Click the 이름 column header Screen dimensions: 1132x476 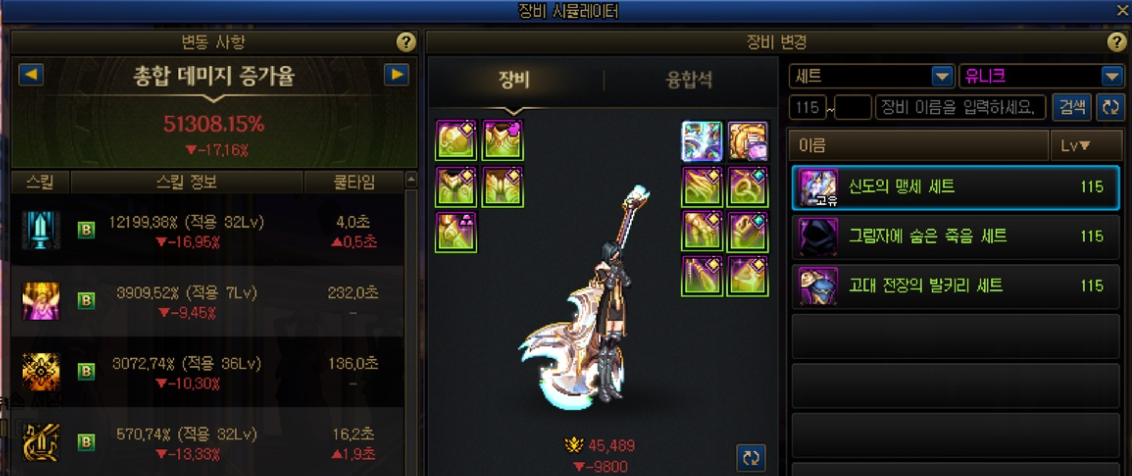(918, 146)
